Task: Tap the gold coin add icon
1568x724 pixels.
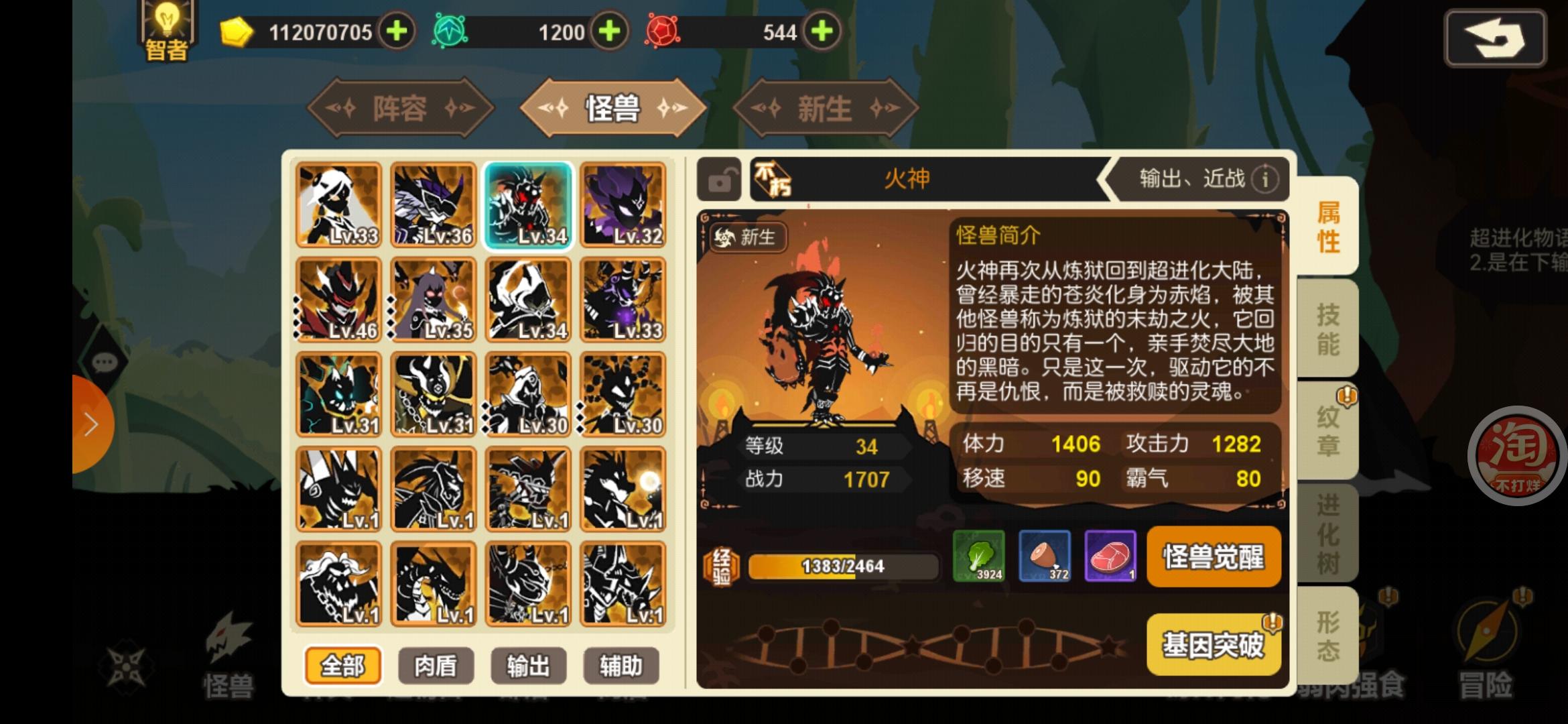Action: point(396,31)
